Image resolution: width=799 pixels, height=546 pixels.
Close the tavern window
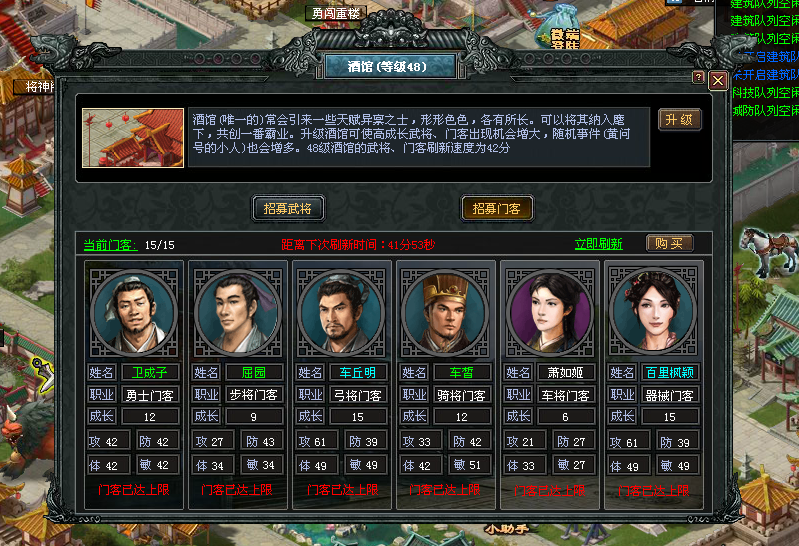point(718,78)
